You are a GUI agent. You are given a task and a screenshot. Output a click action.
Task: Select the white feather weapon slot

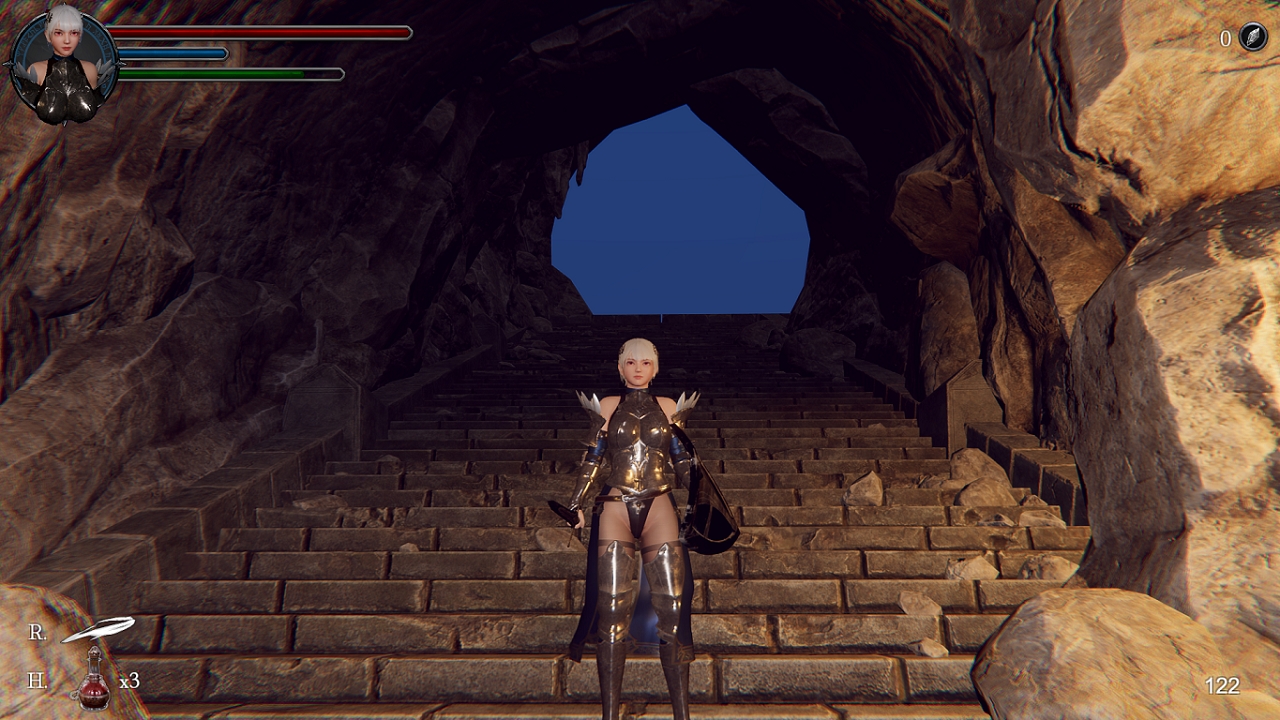pyautogui.click(x=98, y=631)
